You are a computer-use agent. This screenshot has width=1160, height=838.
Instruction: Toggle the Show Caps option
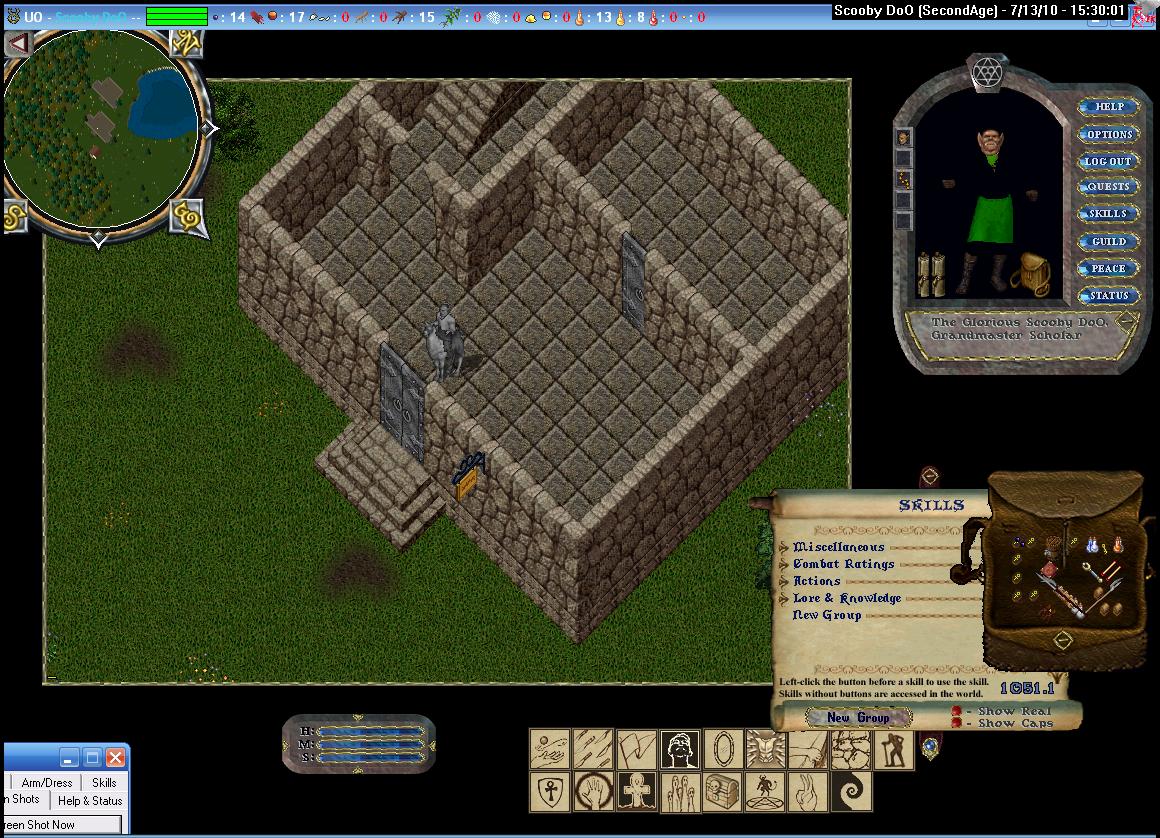click(x=957, y=723)
